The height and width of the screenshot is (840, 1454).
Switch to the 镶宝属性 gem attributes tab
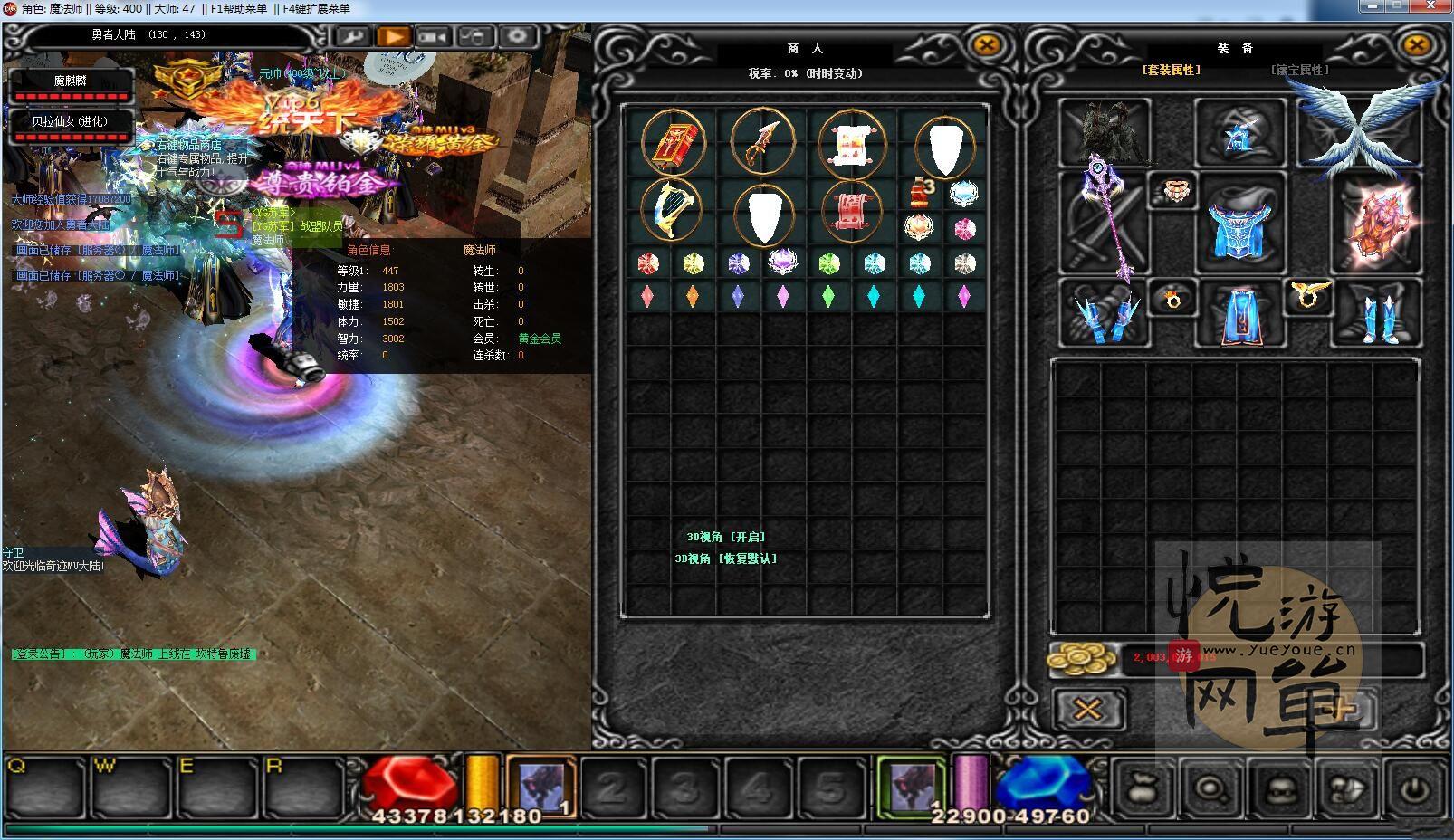pyautogui.click(x=1299, y=71)
